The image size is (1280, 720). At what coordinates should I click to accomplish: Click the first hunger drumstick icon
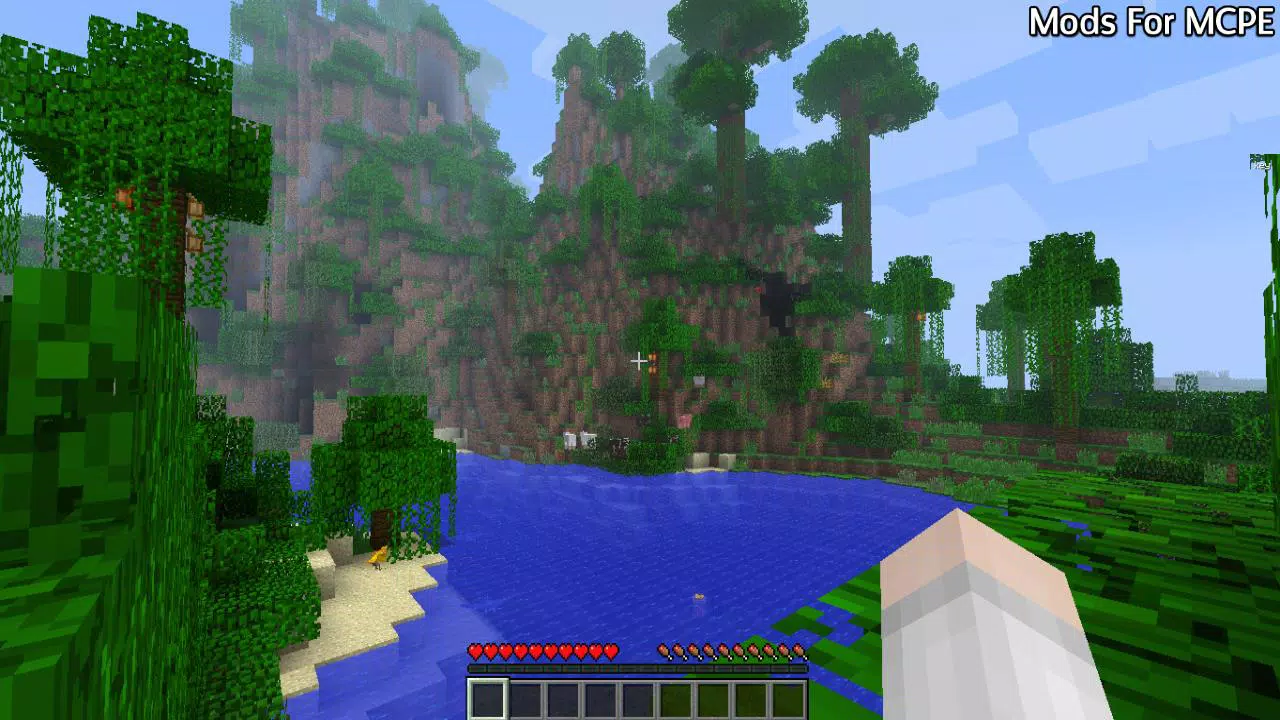point(663,650)
